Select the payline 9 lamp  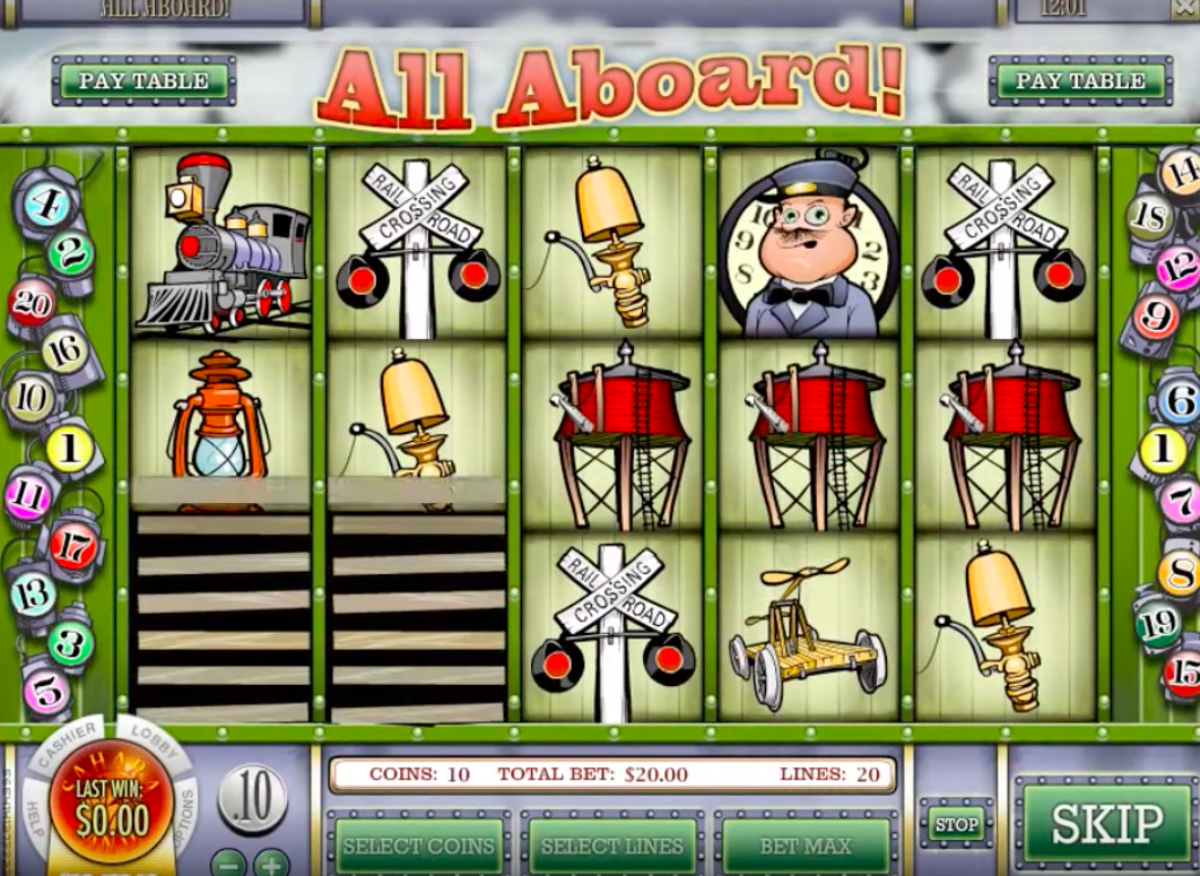tap(1156, 319)
